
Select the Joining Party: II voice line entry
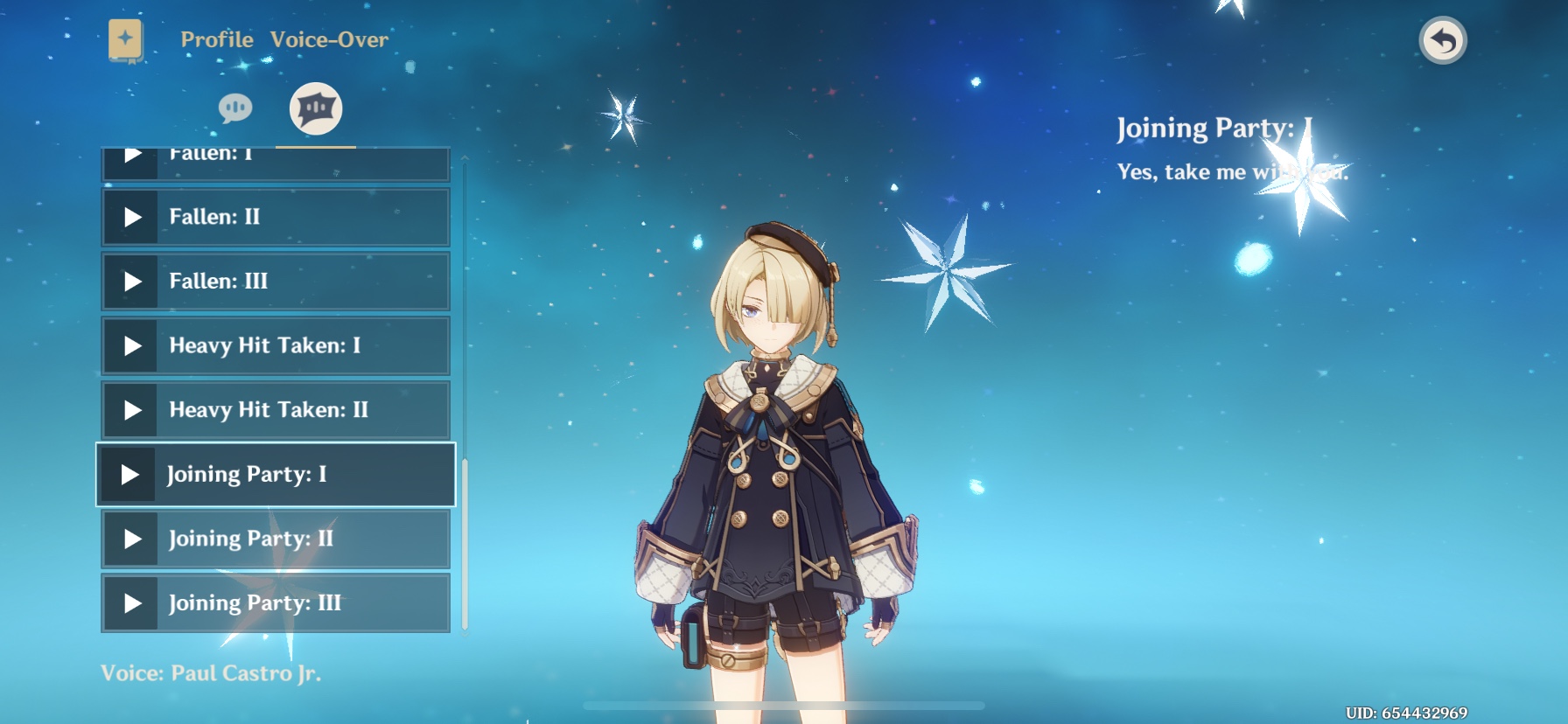coord(276,539)
